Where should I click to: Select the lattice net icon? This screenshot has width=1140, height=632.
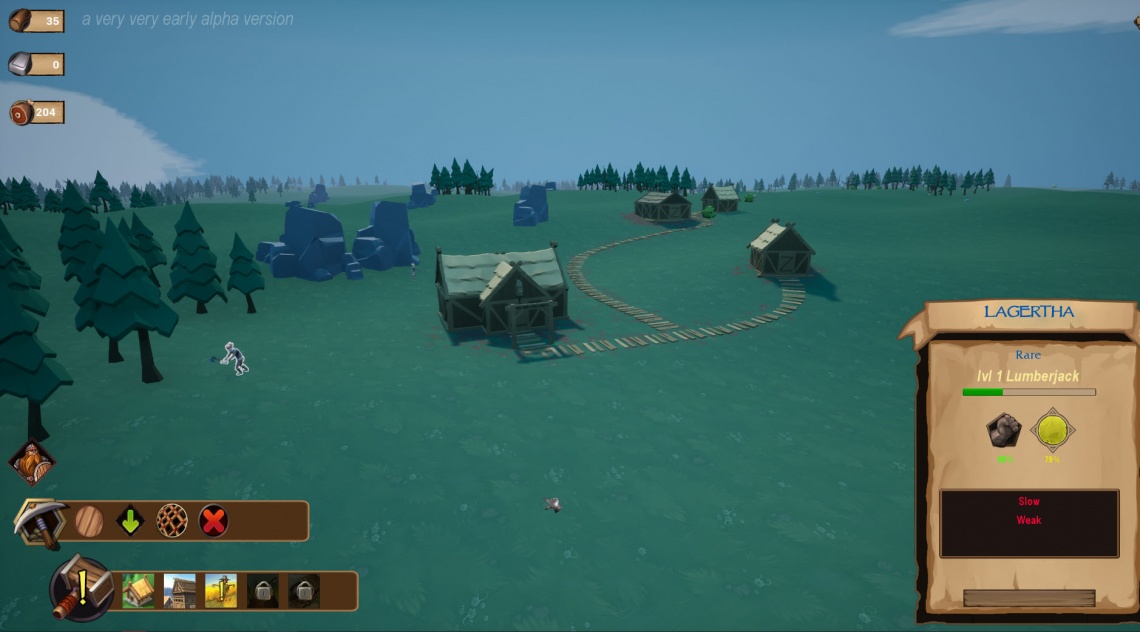pyautogui.click(x=172, y=521)
